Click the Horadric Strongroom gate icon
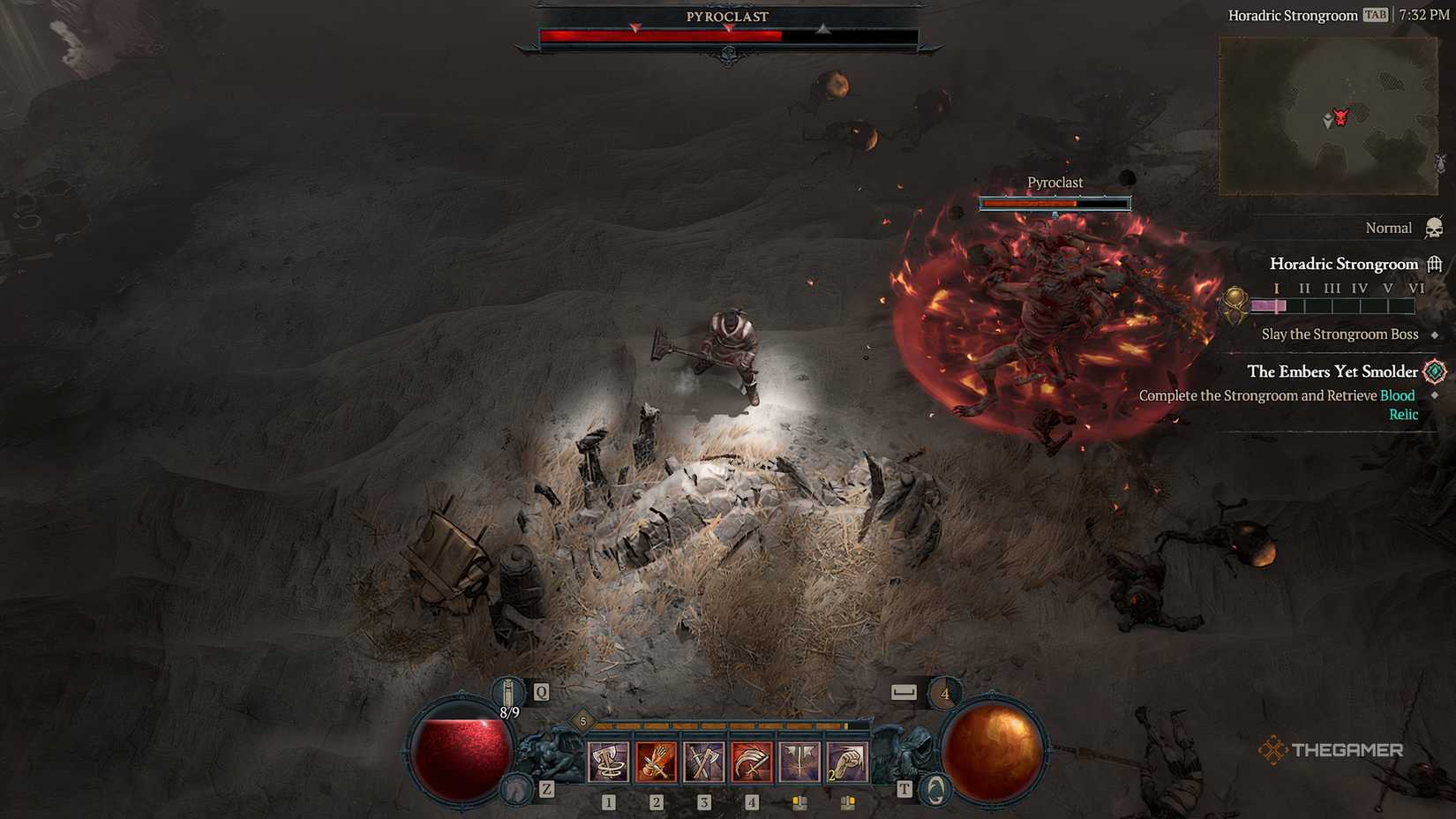 pos(1434,264)
